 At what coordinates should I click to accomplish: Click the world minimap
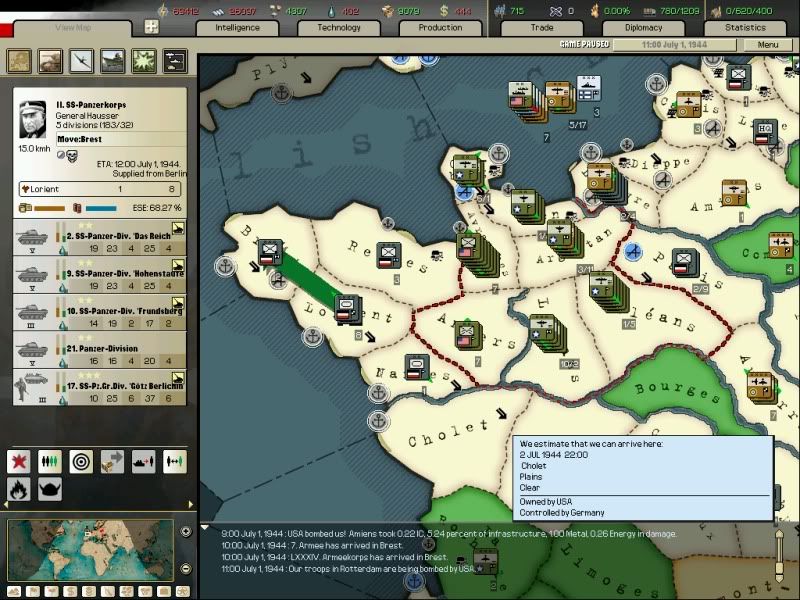click(90, 550)
